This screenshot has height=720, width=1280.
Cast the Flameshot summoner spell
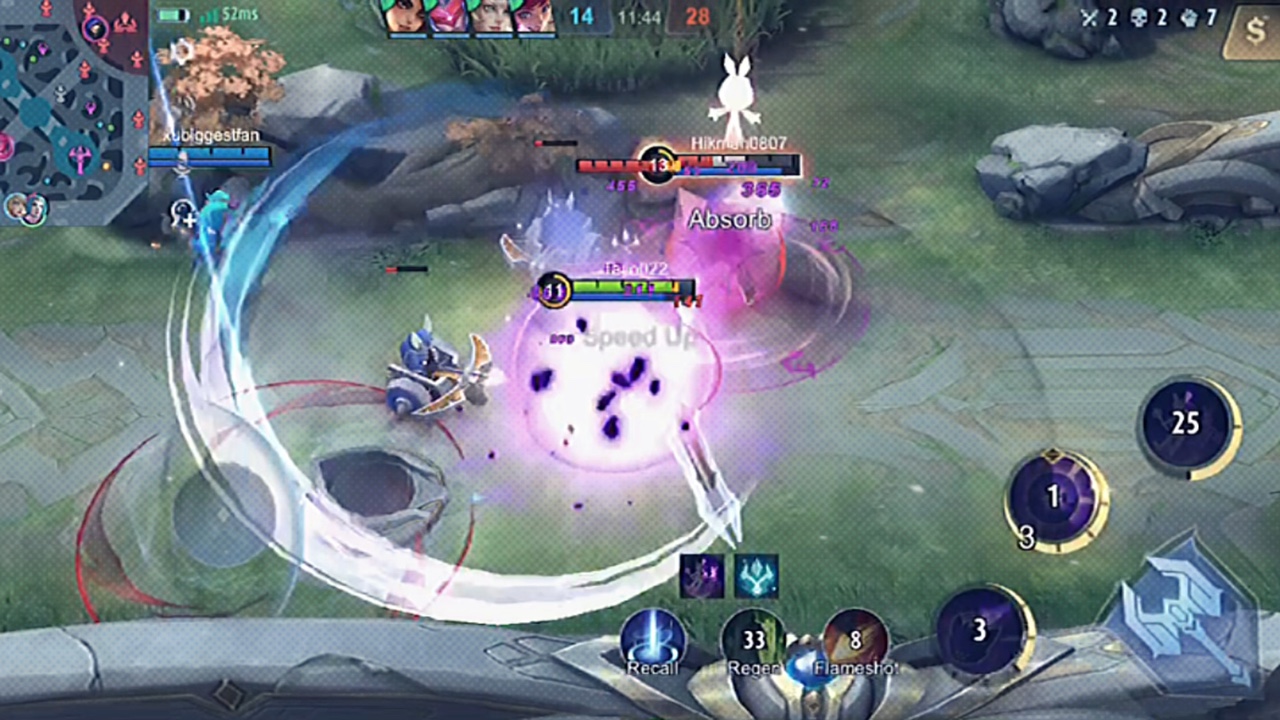855,640
